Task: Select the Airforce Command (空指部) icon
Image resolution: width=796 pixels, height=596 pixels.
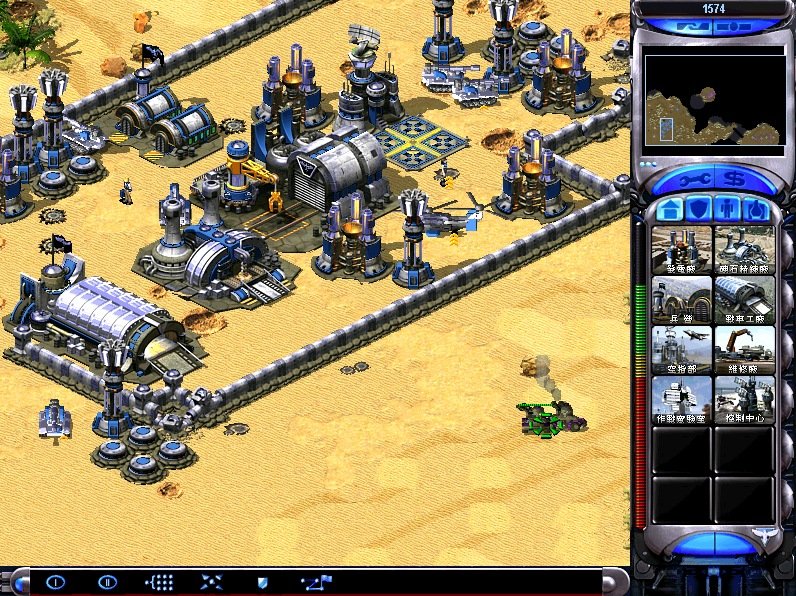Action: (x=682, y=349)
